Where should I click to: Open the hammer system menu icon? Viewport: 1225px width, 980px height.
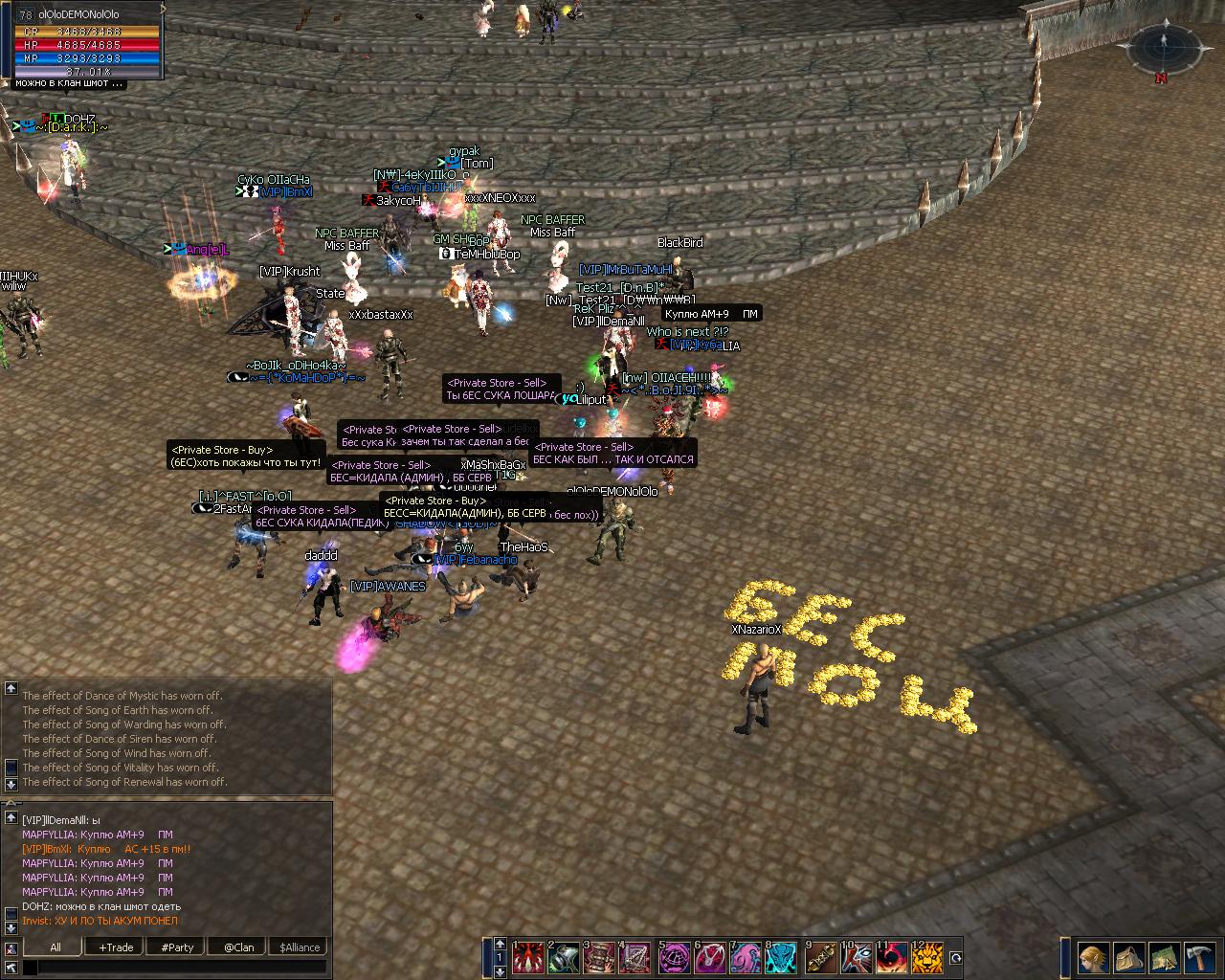coord(1198,957)
